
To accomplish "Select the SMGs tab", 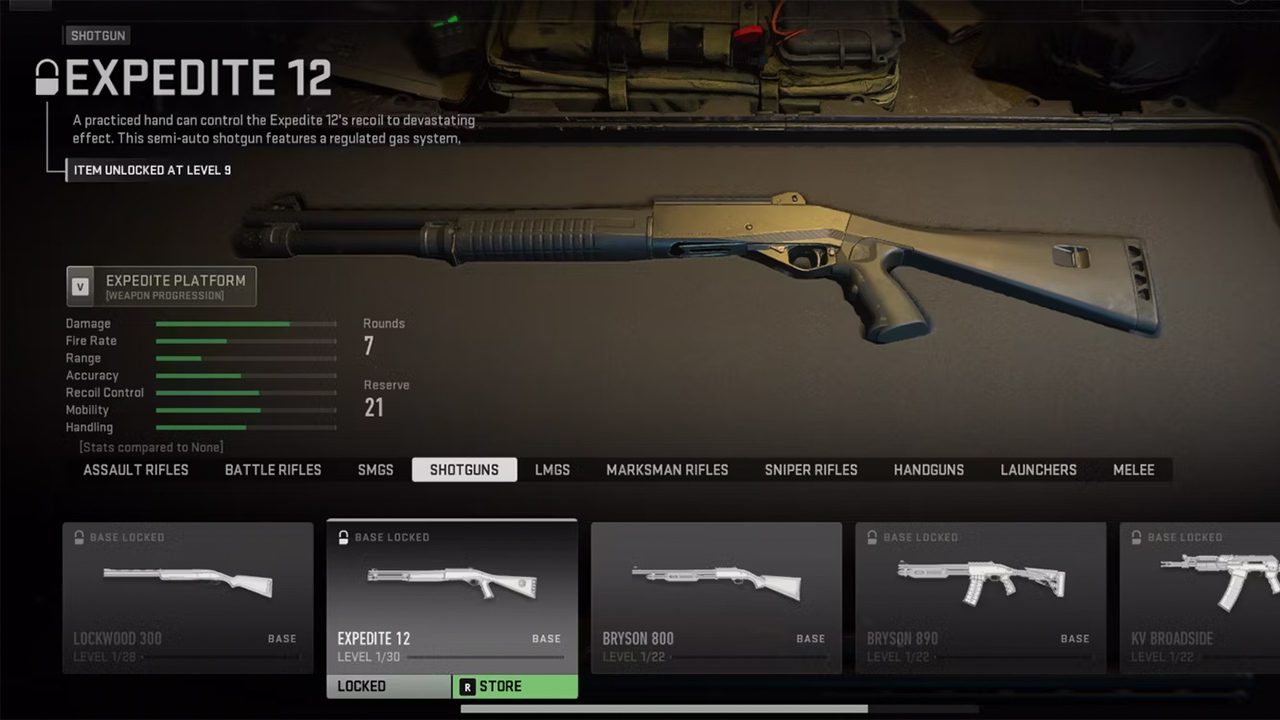I will pos(376,470).
